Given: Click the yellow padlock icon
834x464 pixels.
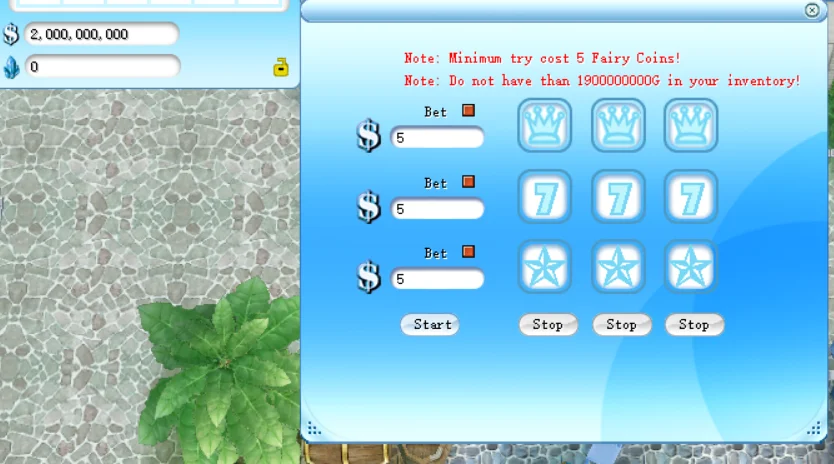Looking at the screenshot, I should (x=281, y=68).
